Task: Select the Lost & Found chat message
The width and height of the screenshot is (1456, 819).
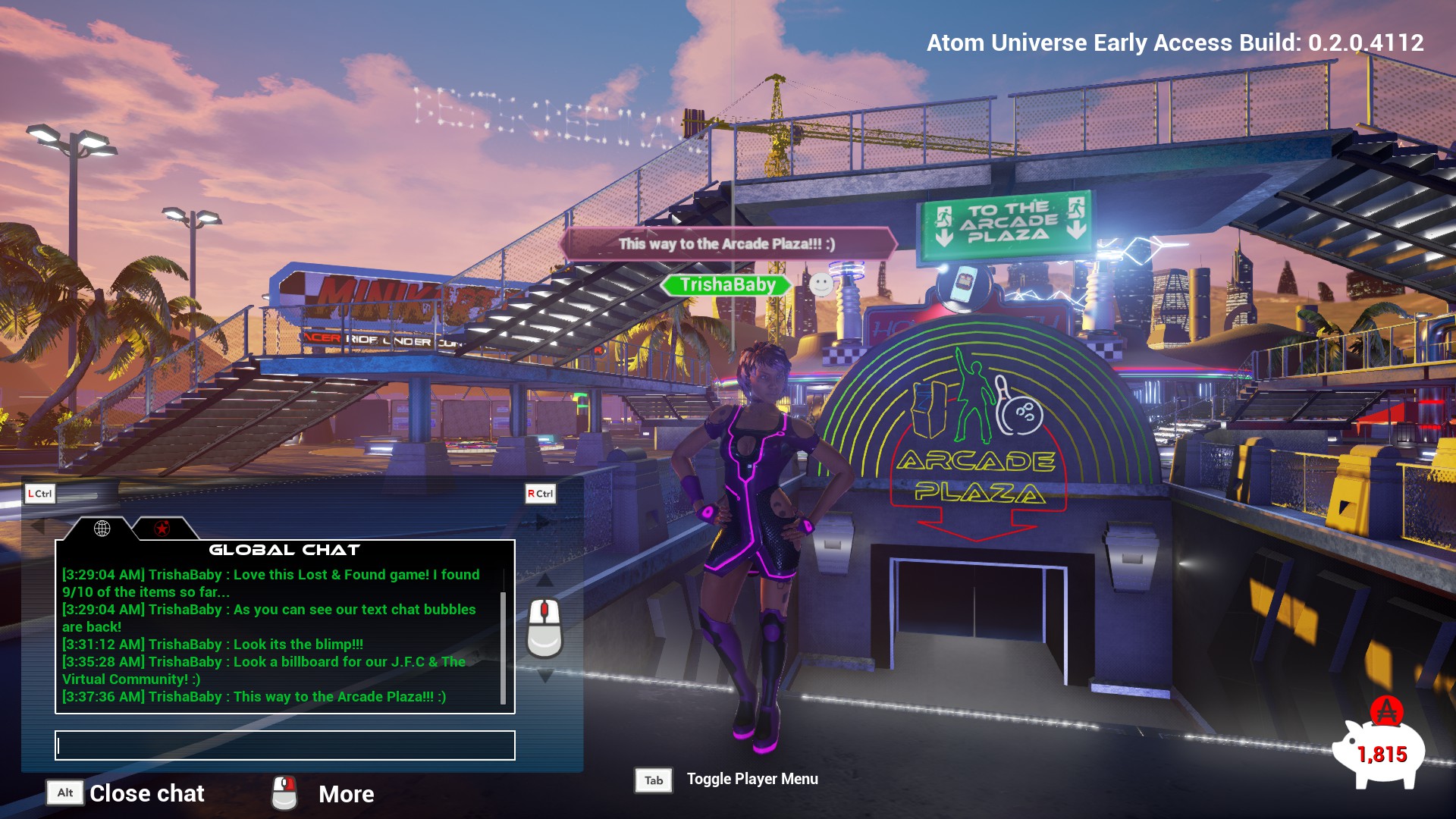Action: coord(271,583)
